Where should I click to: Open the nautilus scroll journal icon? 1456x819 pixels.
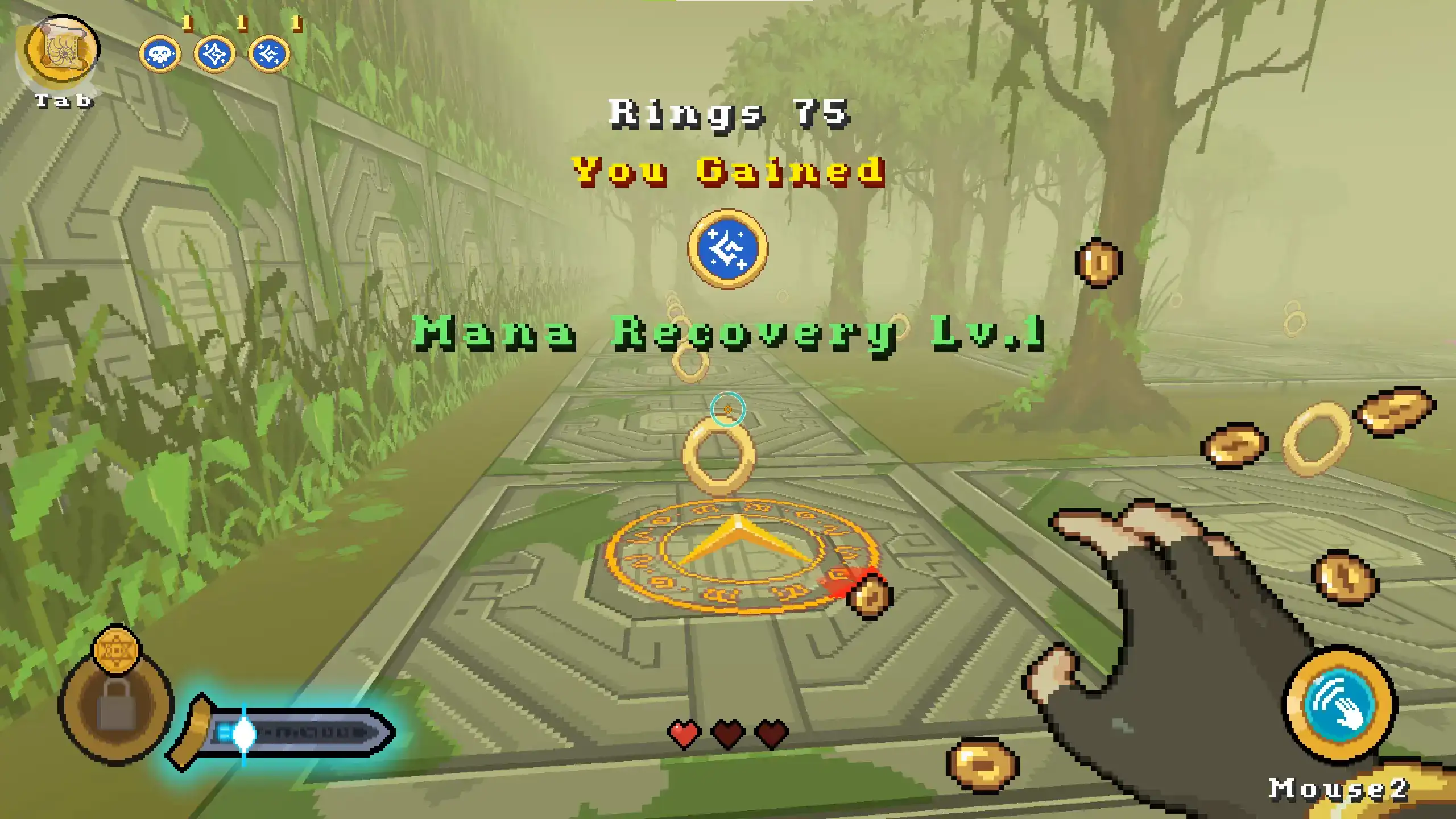[61, 52]
